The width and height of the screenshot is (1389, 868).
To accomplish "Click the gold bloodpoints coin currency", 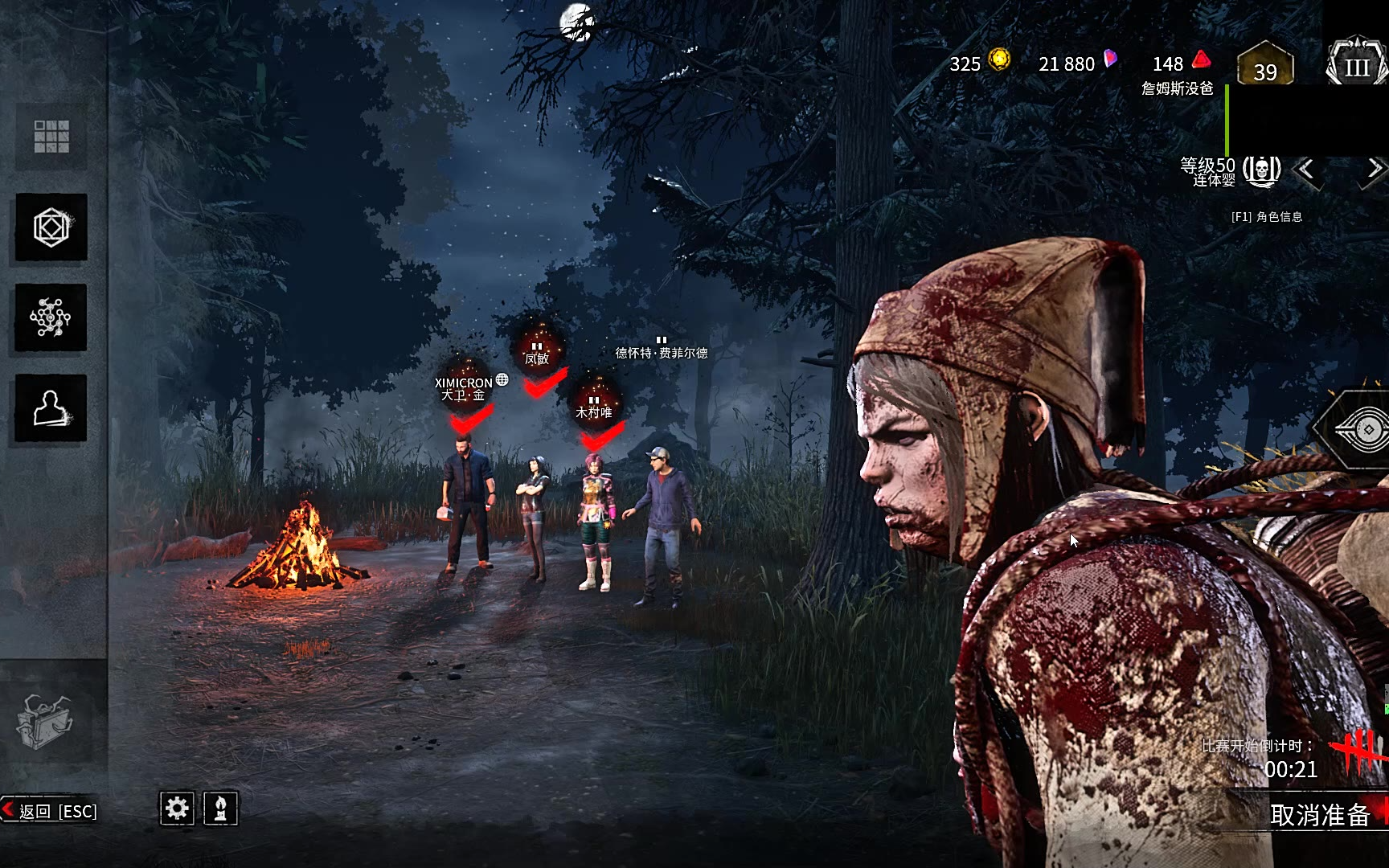I will coord(999,59).
